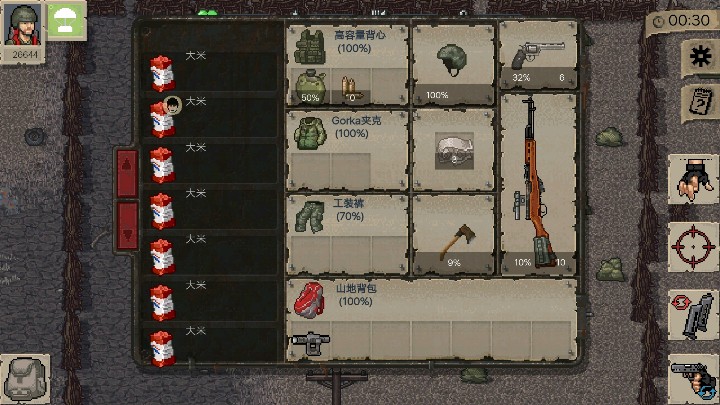Choose the hatchet slot

click(453, 235)
